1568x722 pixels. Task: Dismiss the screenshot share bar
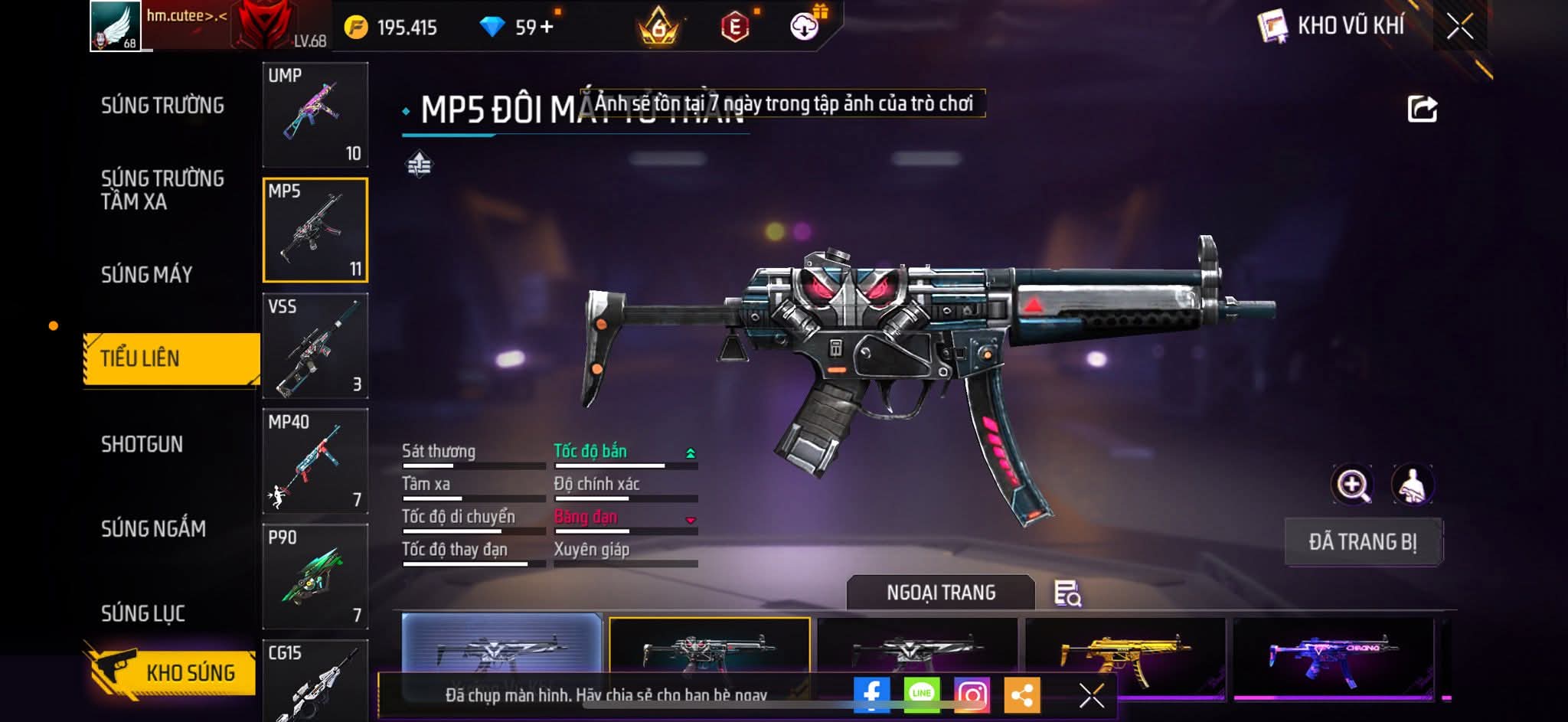coord(1091,696)
